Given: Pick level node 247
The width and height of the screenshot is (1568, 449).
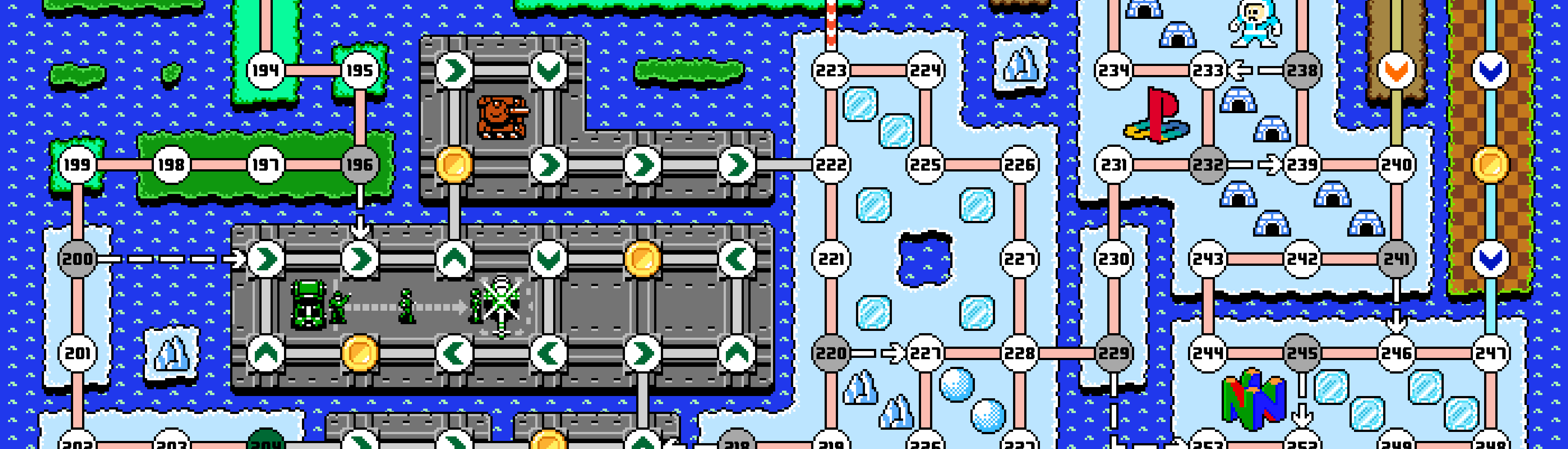Looking at the screenshot, I should click(x=1490, y=353).
